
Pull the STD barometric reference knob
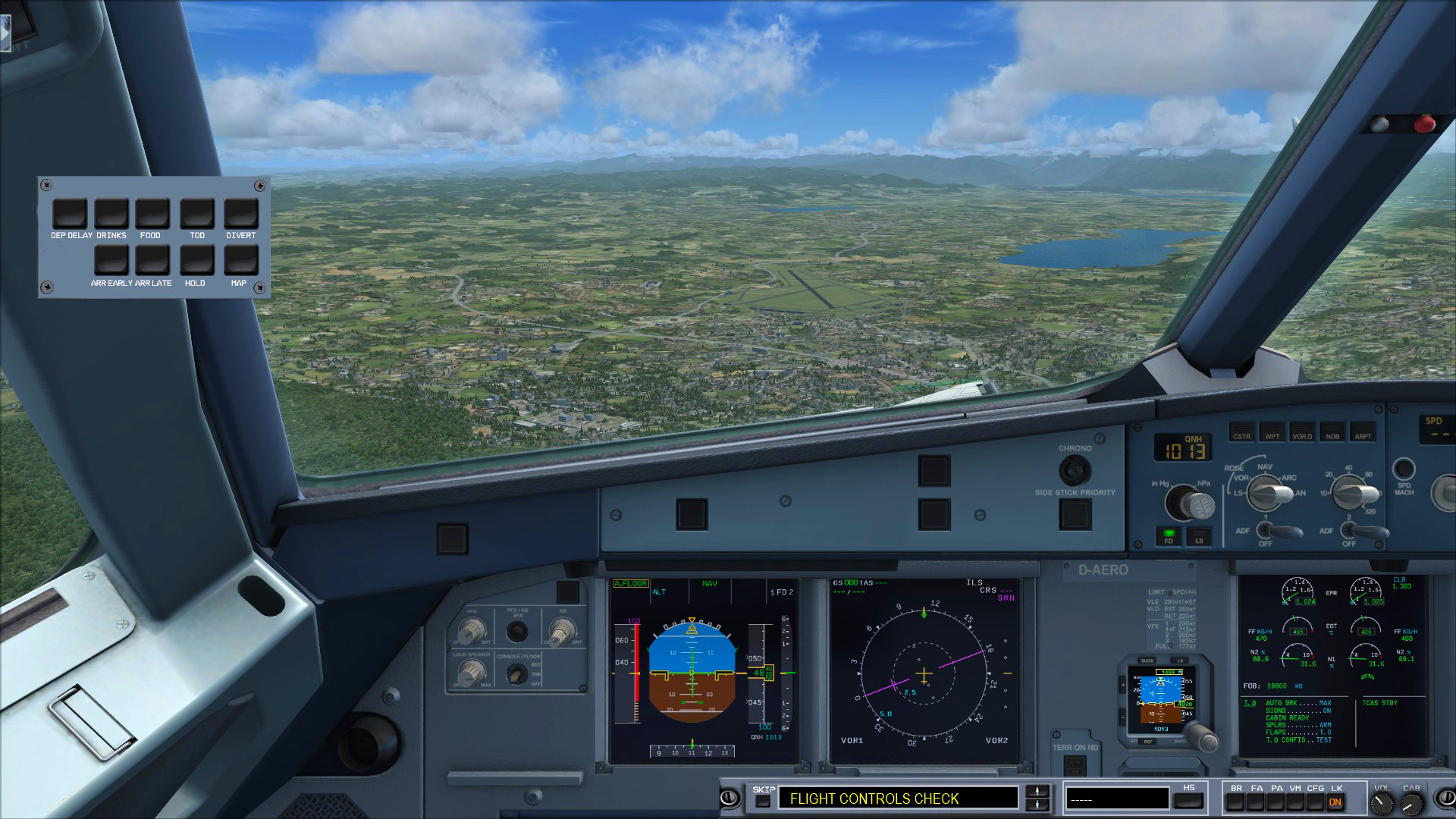pos(1201,506)
